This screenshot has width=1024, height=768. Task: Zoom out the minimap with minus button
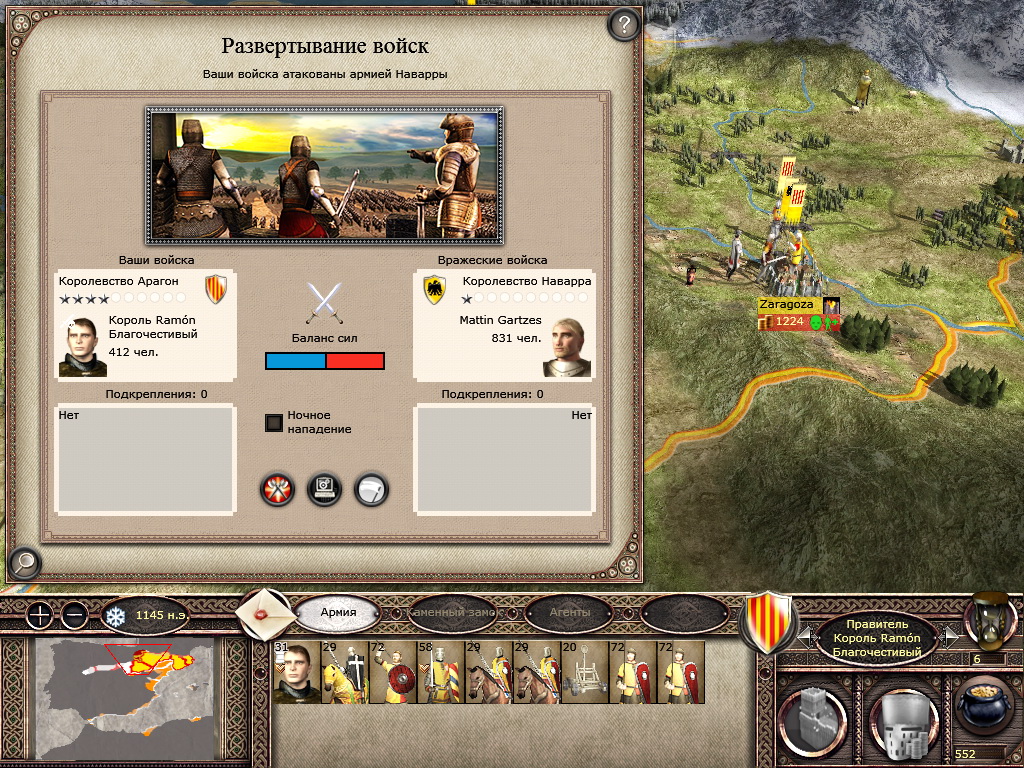point(76,614)
